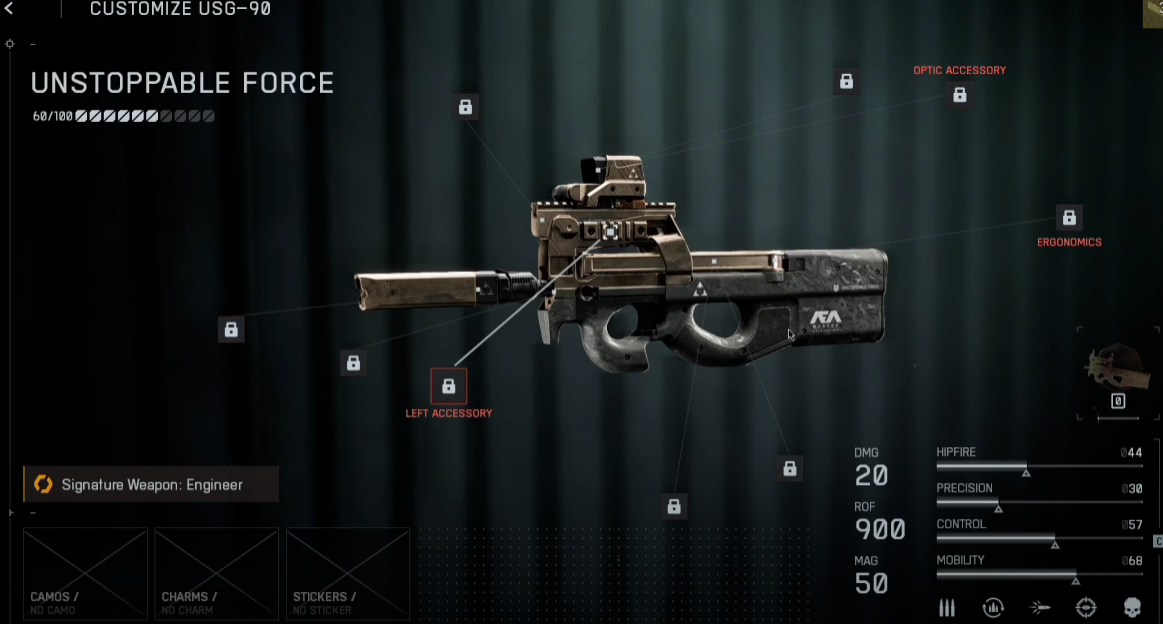Click the reload bullets stat icon

(x=993, y=607)
